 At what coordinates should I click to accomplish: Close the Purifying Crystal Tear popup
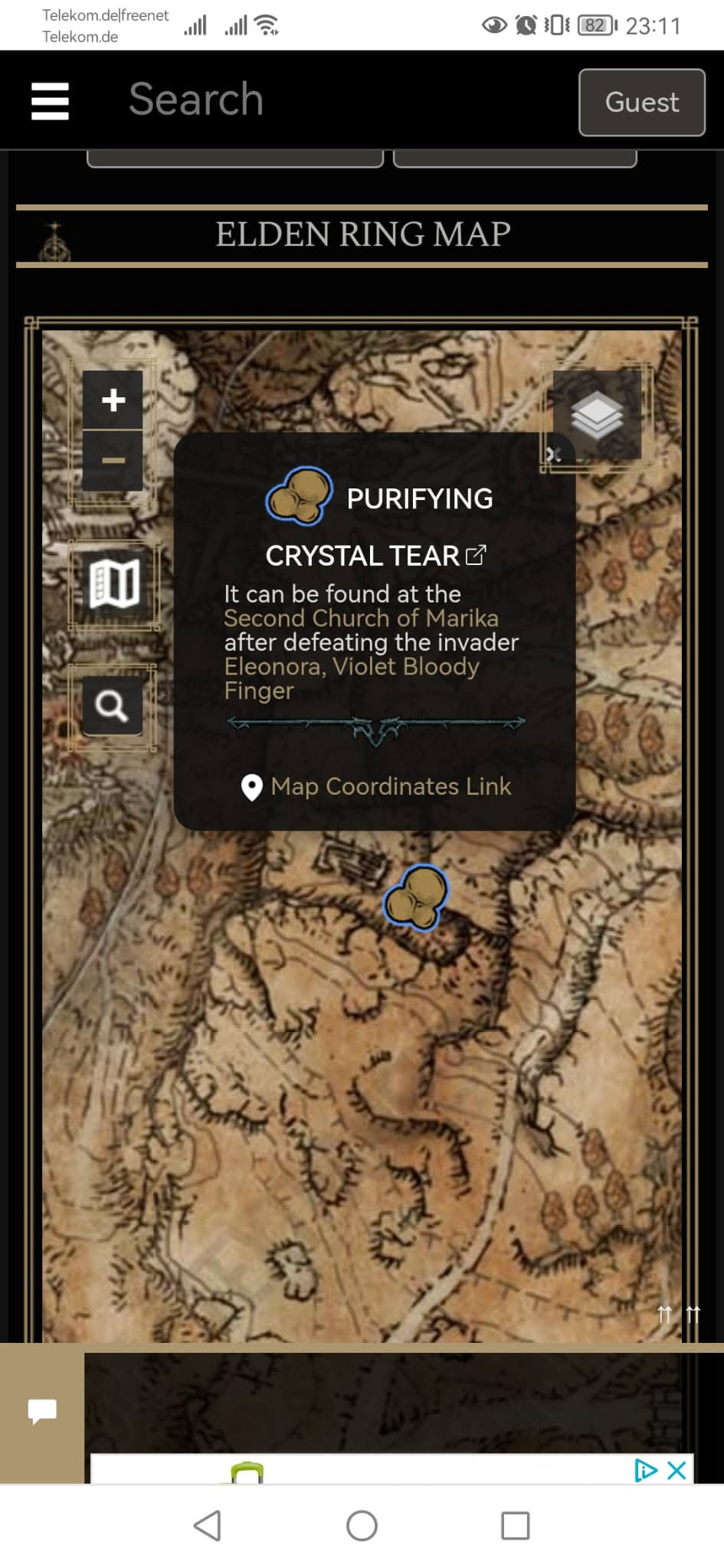pyautogui.click(x=553, y=455)
